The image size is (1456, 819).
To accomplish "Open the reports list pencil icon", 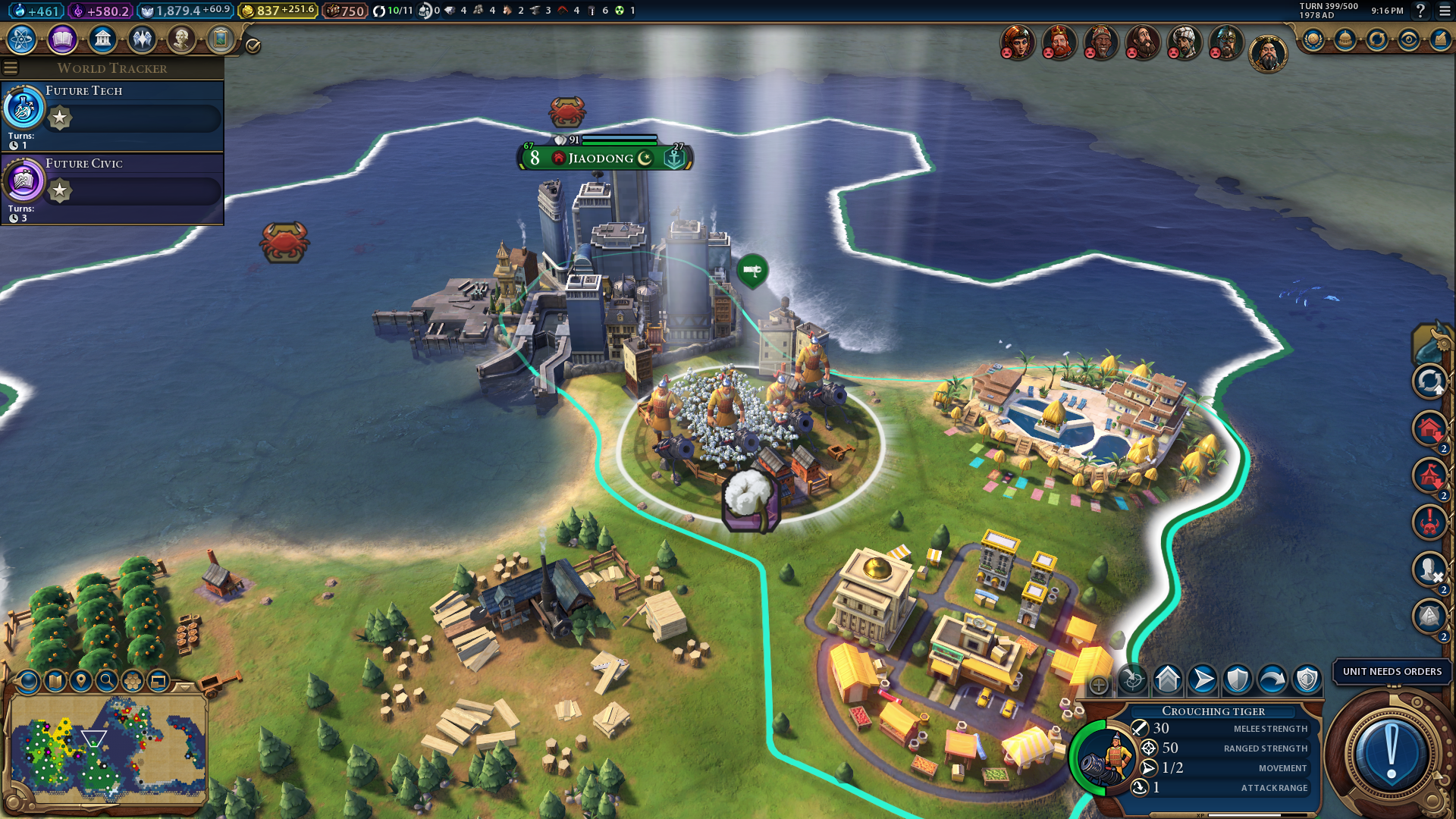I will 1440,39.
